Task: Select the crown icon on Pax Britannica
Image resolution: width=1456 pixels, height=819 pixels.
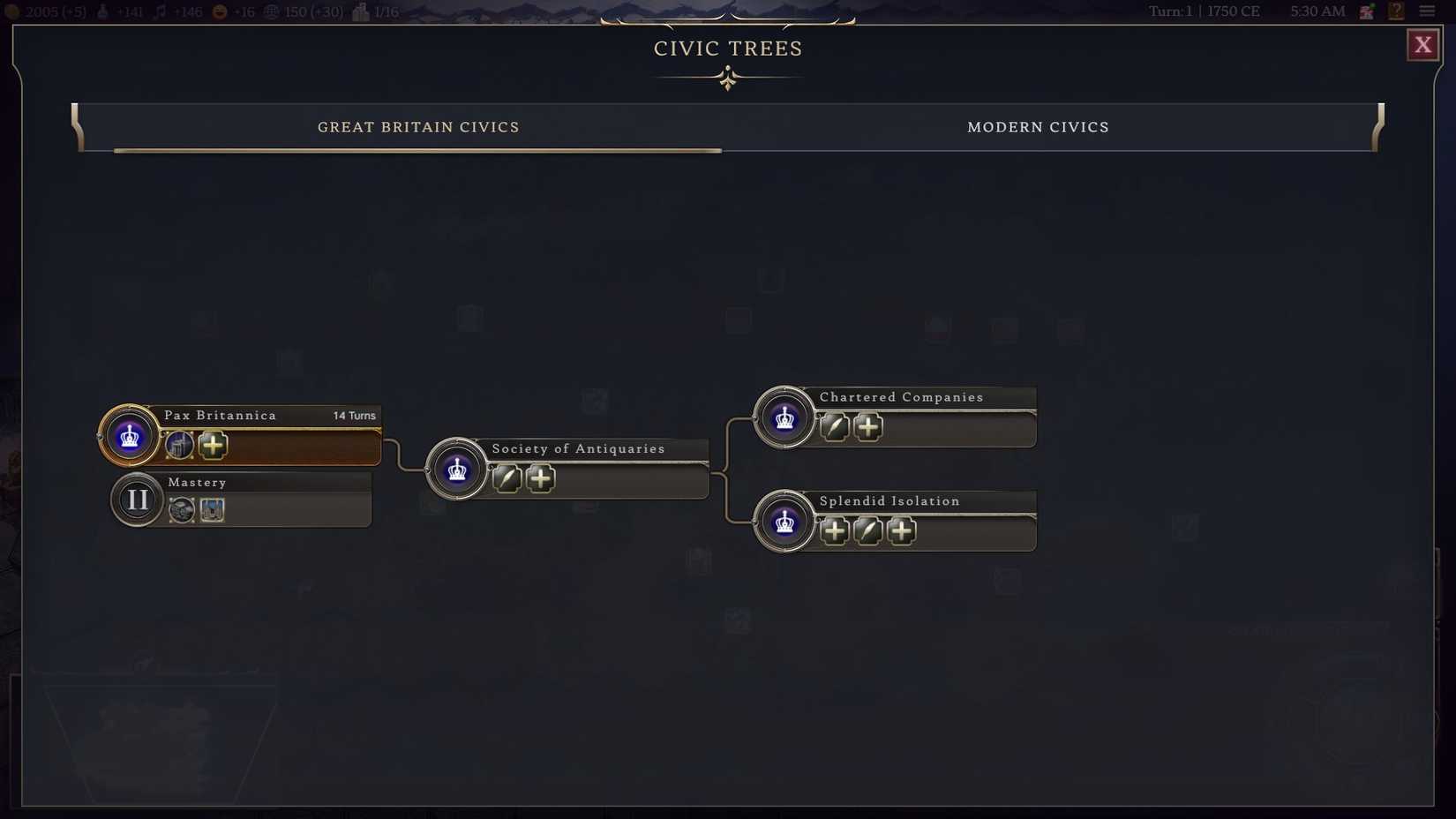Action: (129, 435)
